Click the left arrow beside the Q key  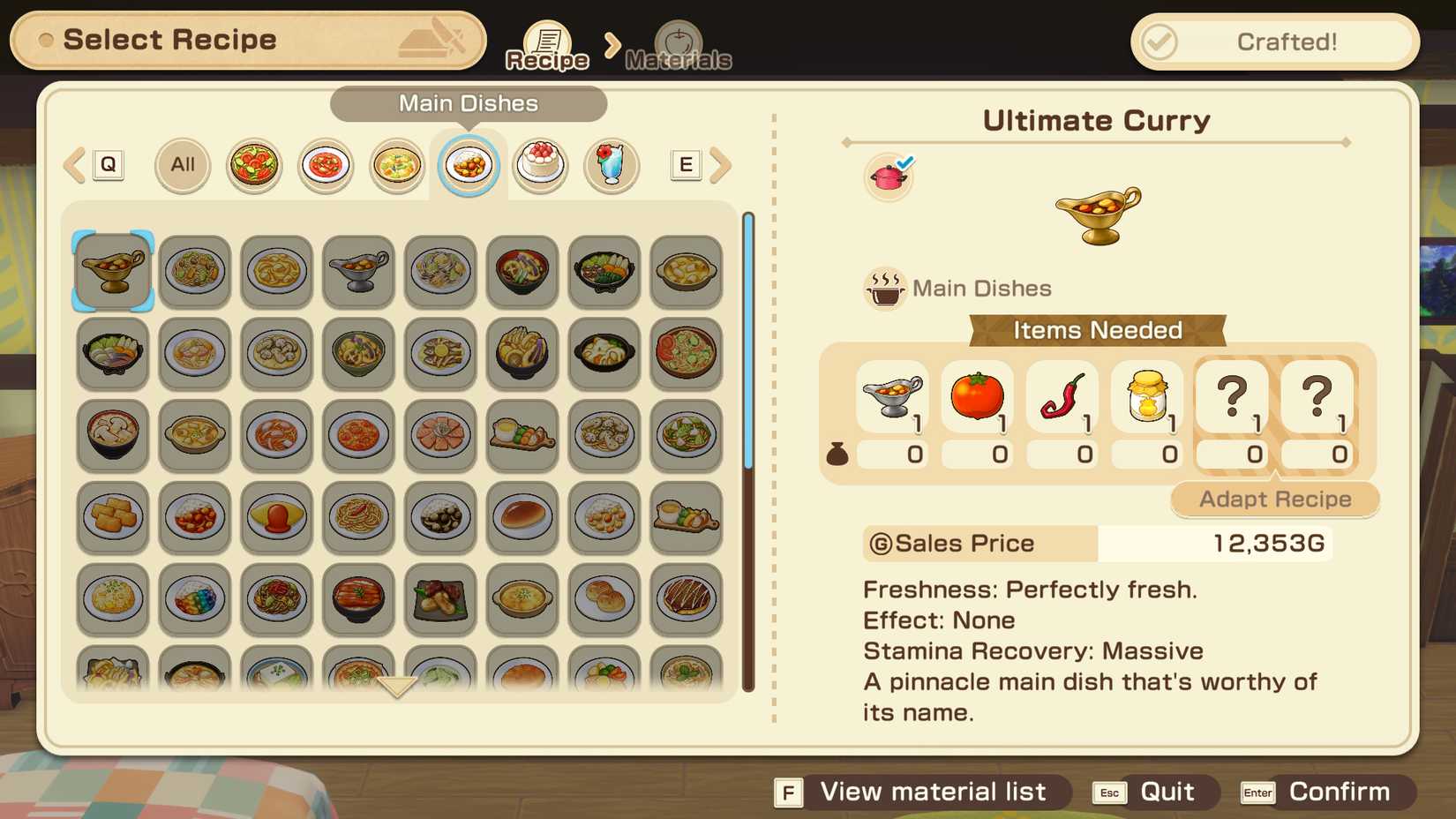tap(73, 164)
